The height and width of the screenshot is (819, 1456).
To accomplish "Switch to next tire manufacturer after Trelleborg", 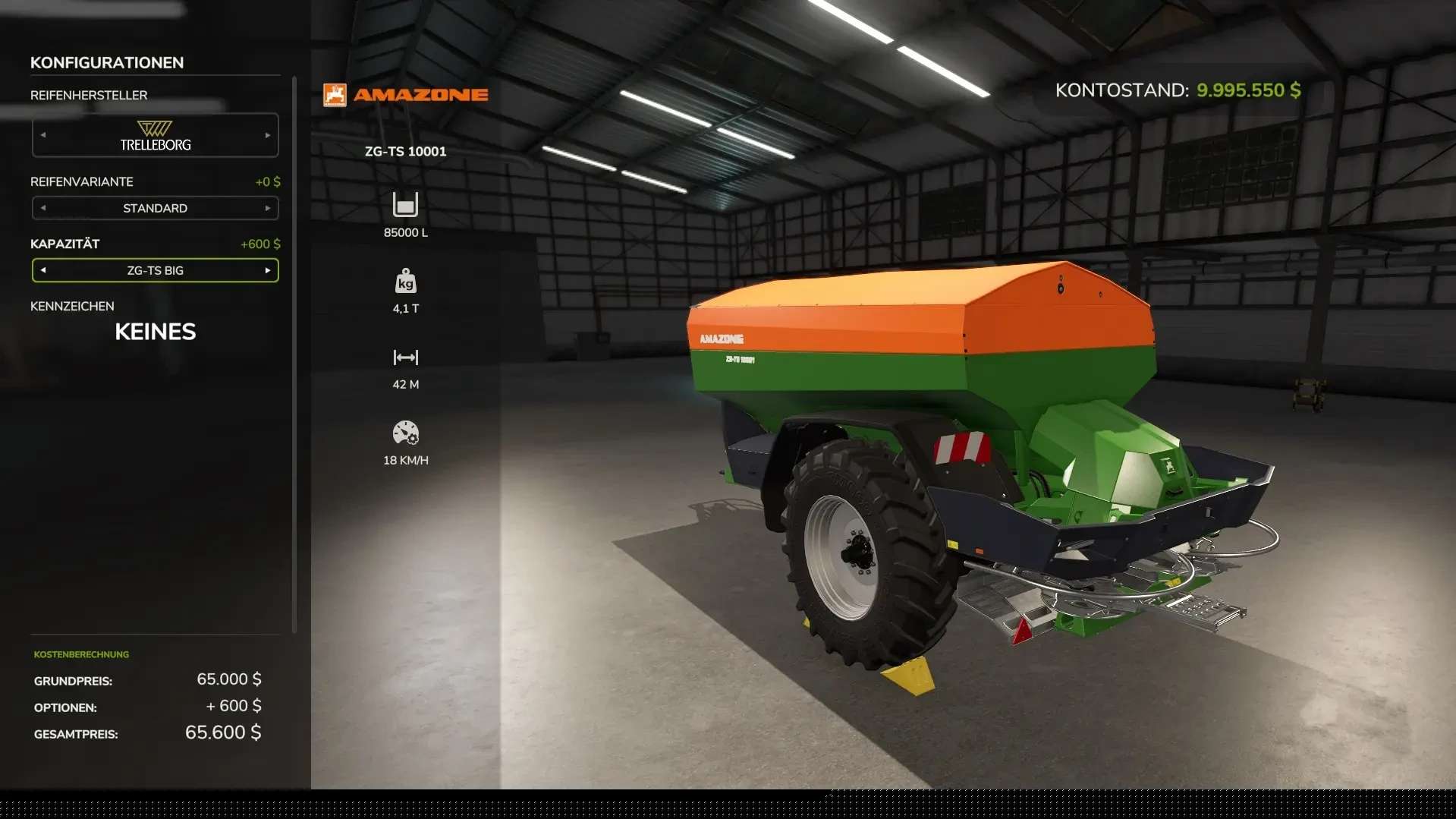I will coord(268,135).
